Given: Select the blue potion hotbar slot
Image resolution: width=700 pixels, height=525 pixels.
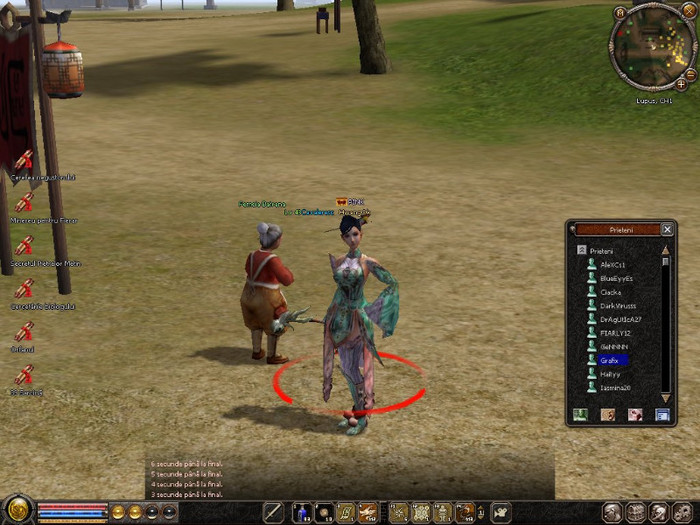Looking at the screenshot, I should coord(301,513).
